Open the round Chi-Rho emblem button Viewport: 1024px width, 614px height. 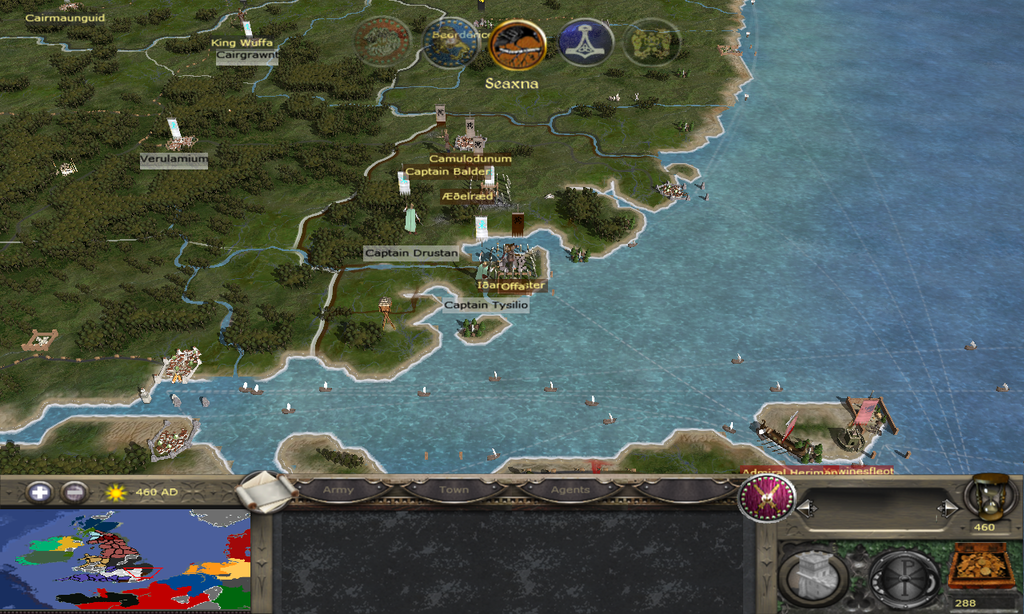point(903,576)
